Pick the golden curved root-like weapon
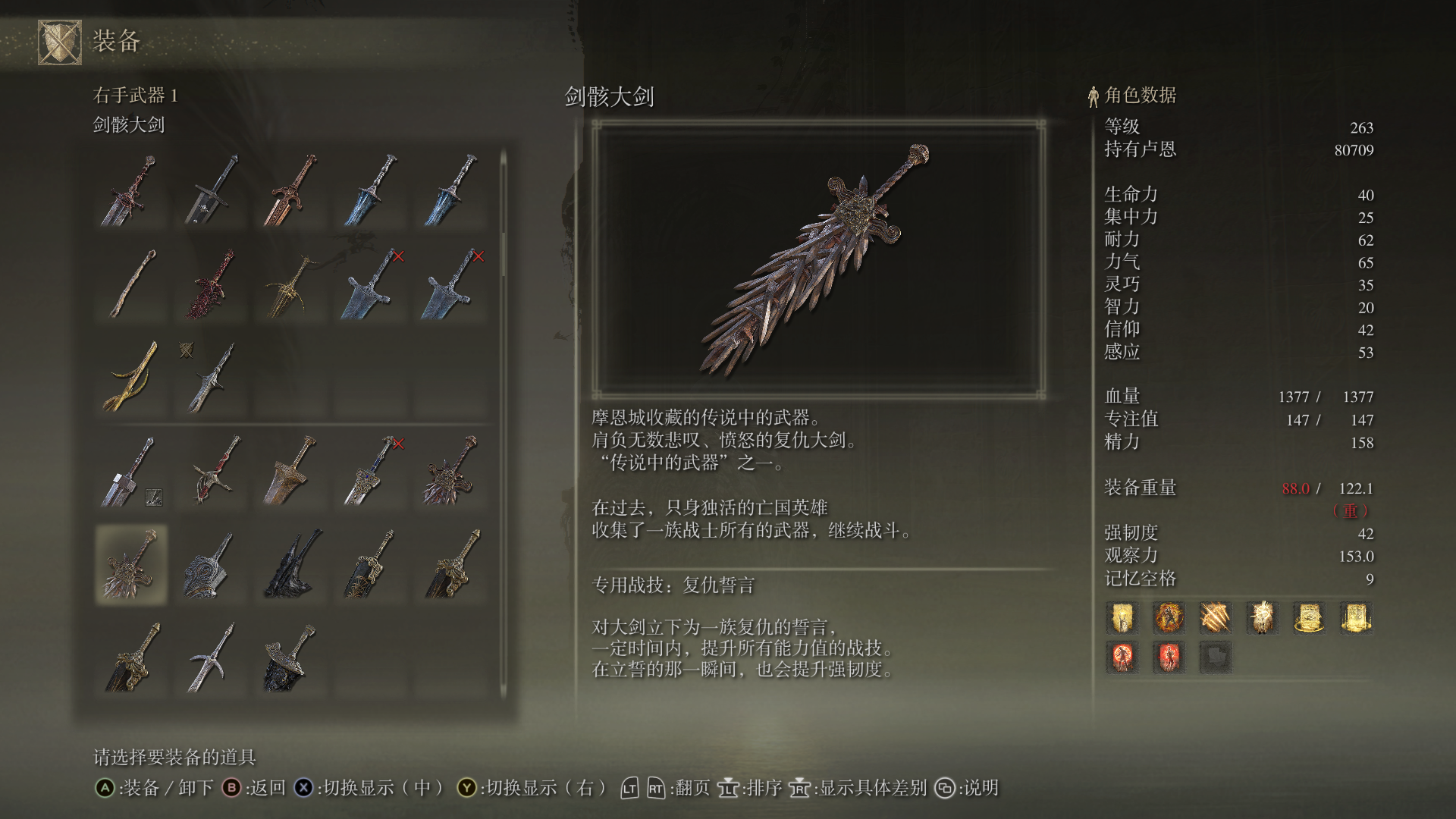Viewport: 1456px width, 819px height. (130, 377)
